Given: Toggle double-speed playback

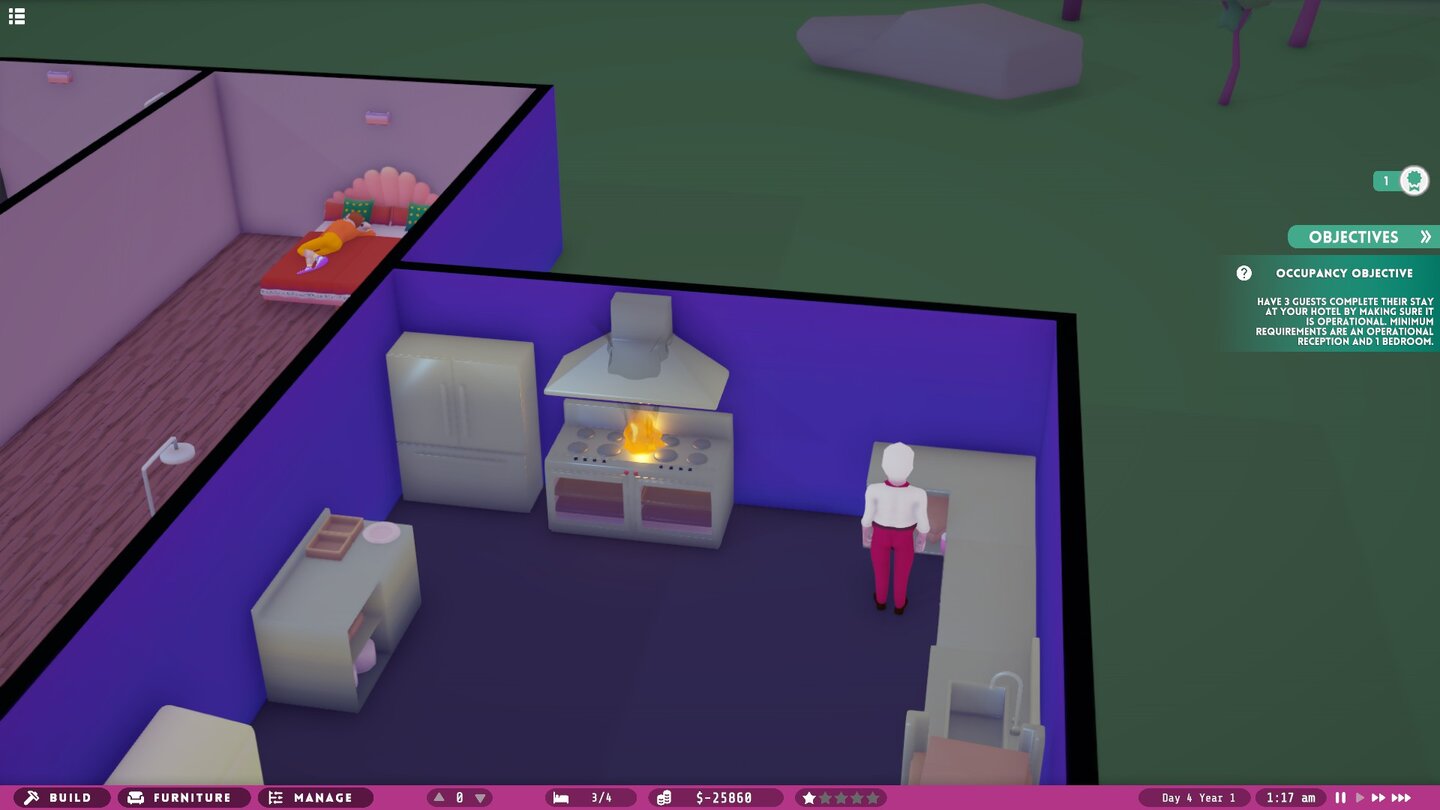Looking at the screenshot, I should coord(1377,797).
